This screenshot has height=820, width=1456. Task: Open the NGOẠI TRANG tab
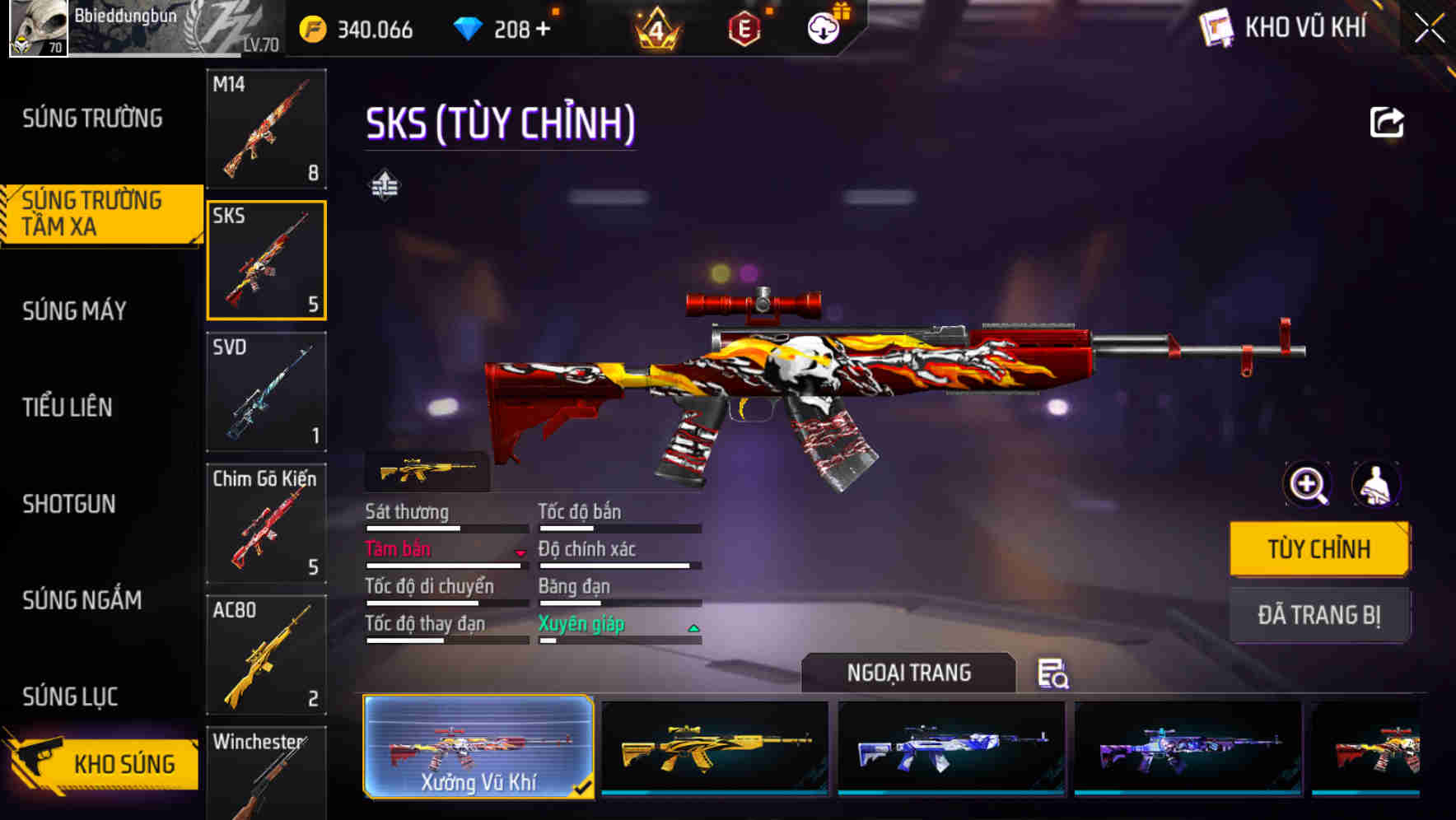[910, 673]
